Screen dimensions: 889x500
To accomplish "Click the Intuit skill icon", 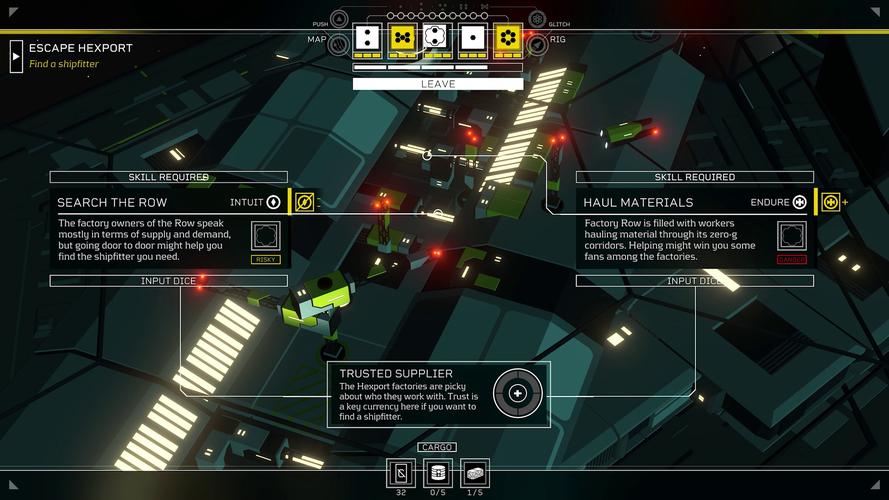I will [x=273, y=202].
